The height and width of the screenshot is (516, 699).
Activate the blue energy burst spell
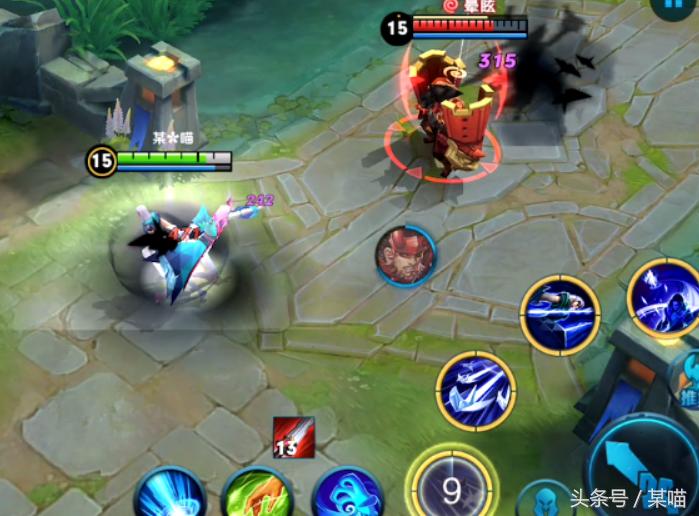point(170,495)
